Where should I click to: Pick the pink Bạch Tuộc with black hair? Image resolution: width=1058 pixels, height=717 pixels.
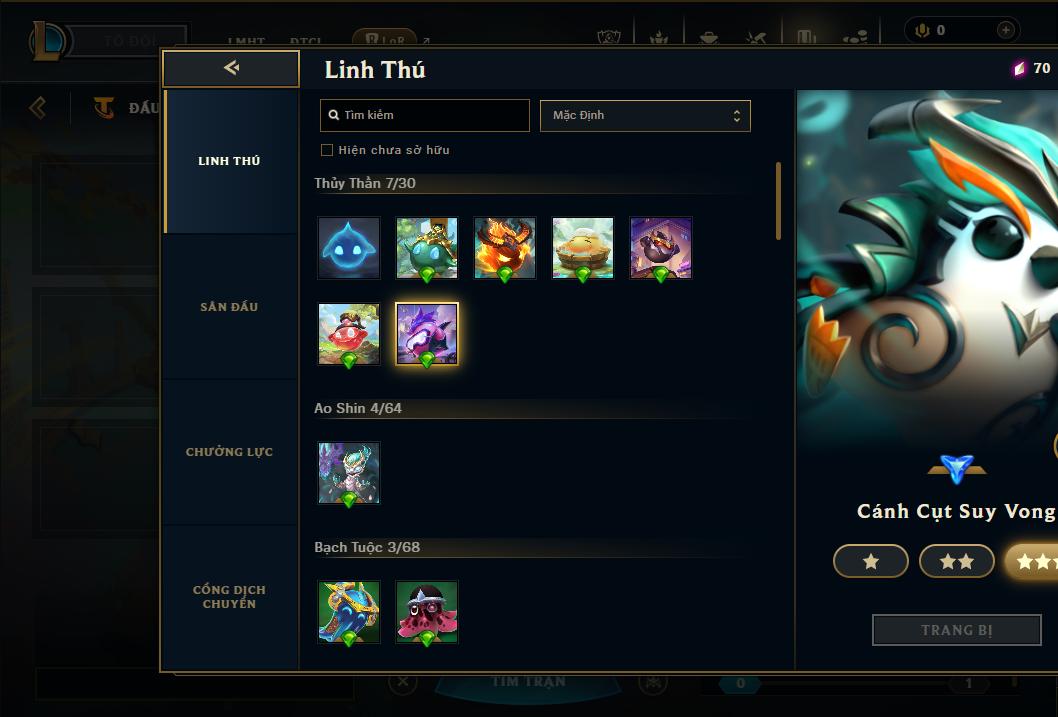point(427,612)
